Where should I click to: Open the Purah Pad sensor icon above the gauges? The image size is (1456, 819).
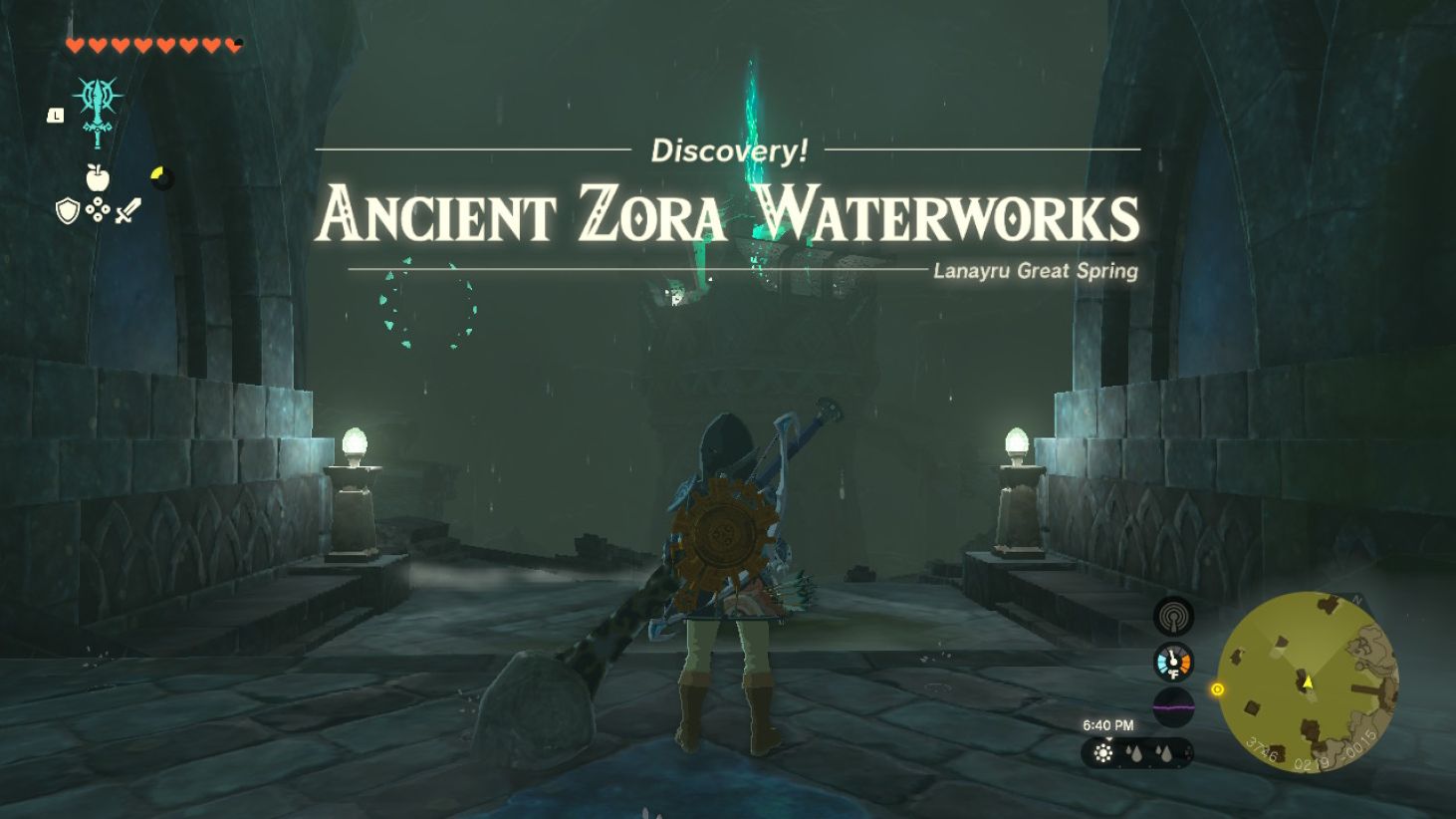tap(1175, 617)
